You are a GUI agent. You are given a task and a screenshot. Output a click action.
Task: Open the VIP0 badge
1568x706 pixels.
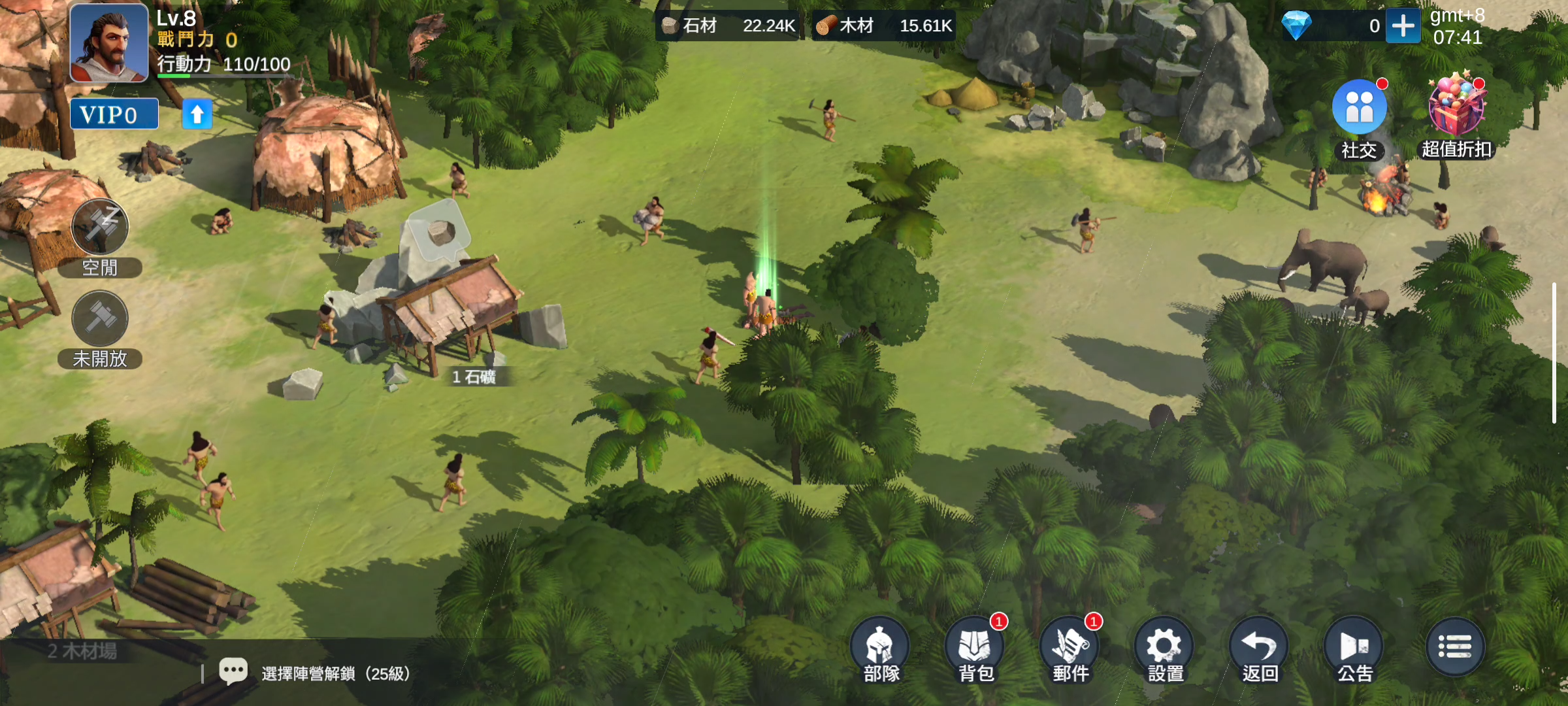coord(114,114)
